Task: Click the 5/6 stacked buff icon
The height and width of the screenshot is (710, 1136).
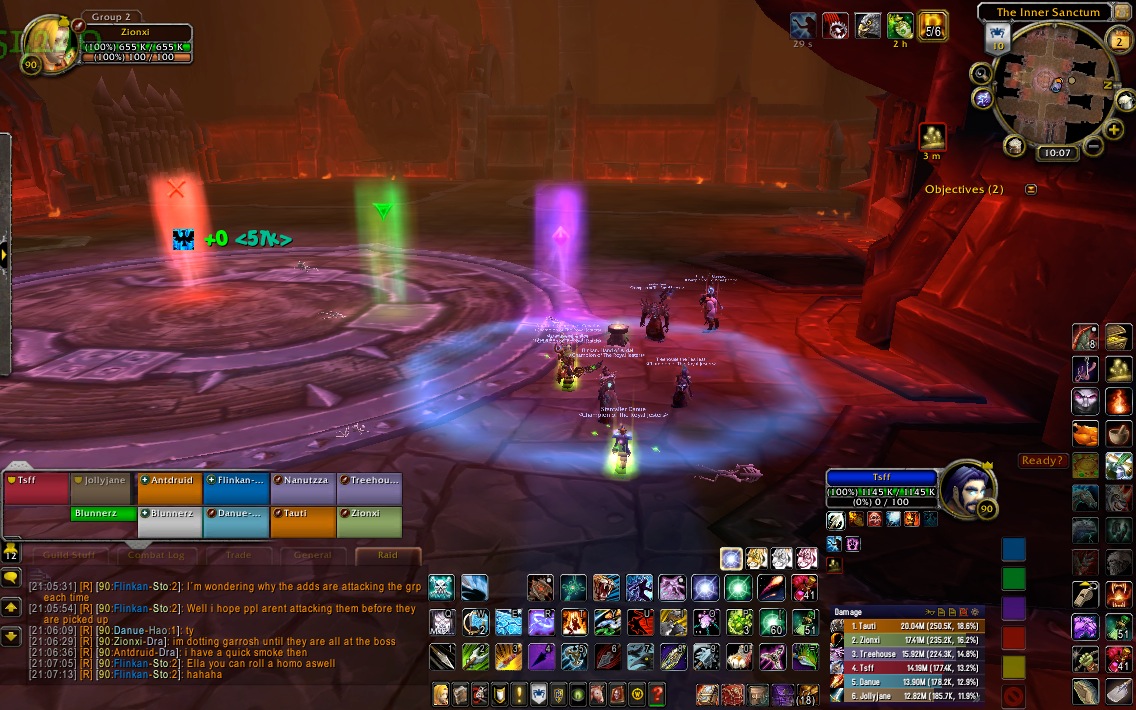Action: click(x=933, y=26)
